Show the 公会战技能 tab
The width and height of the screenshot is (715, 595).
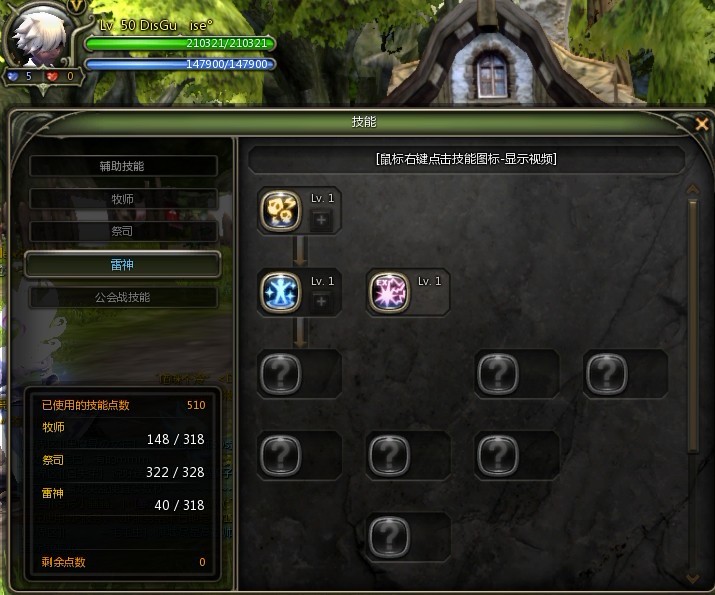122,297
